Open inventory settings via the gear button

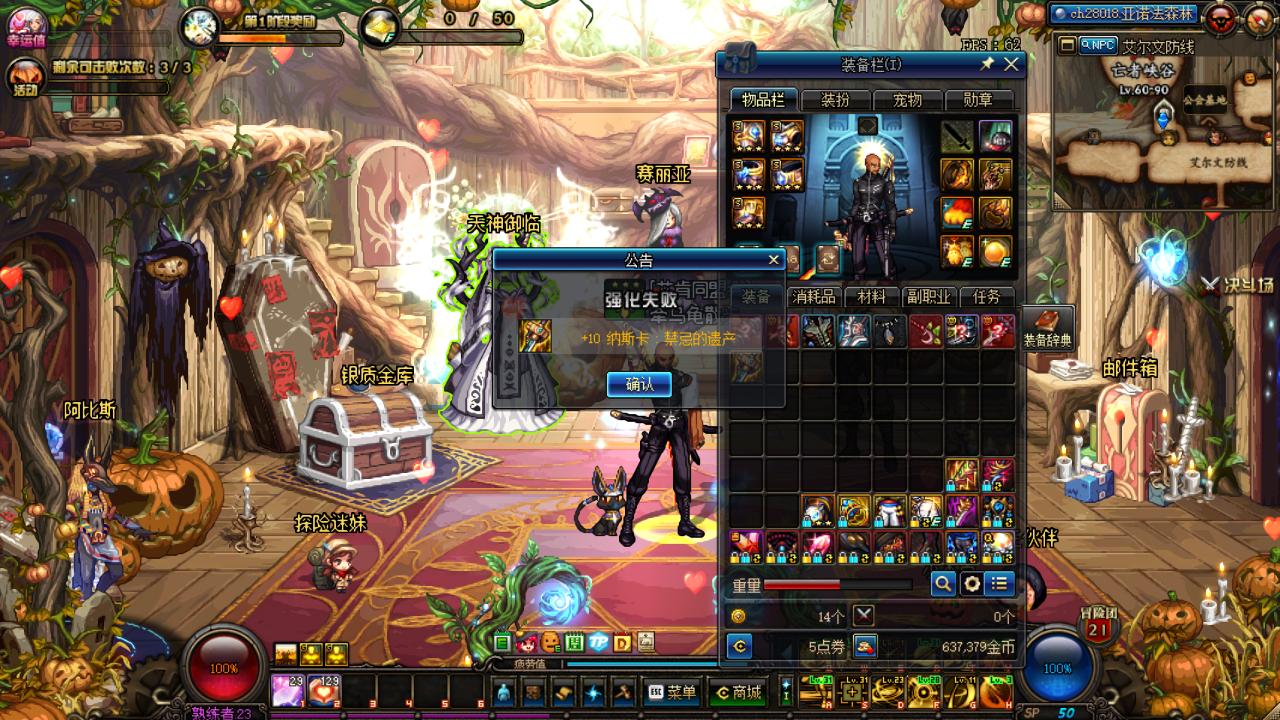pyautogui.click(x=971, y=584)
